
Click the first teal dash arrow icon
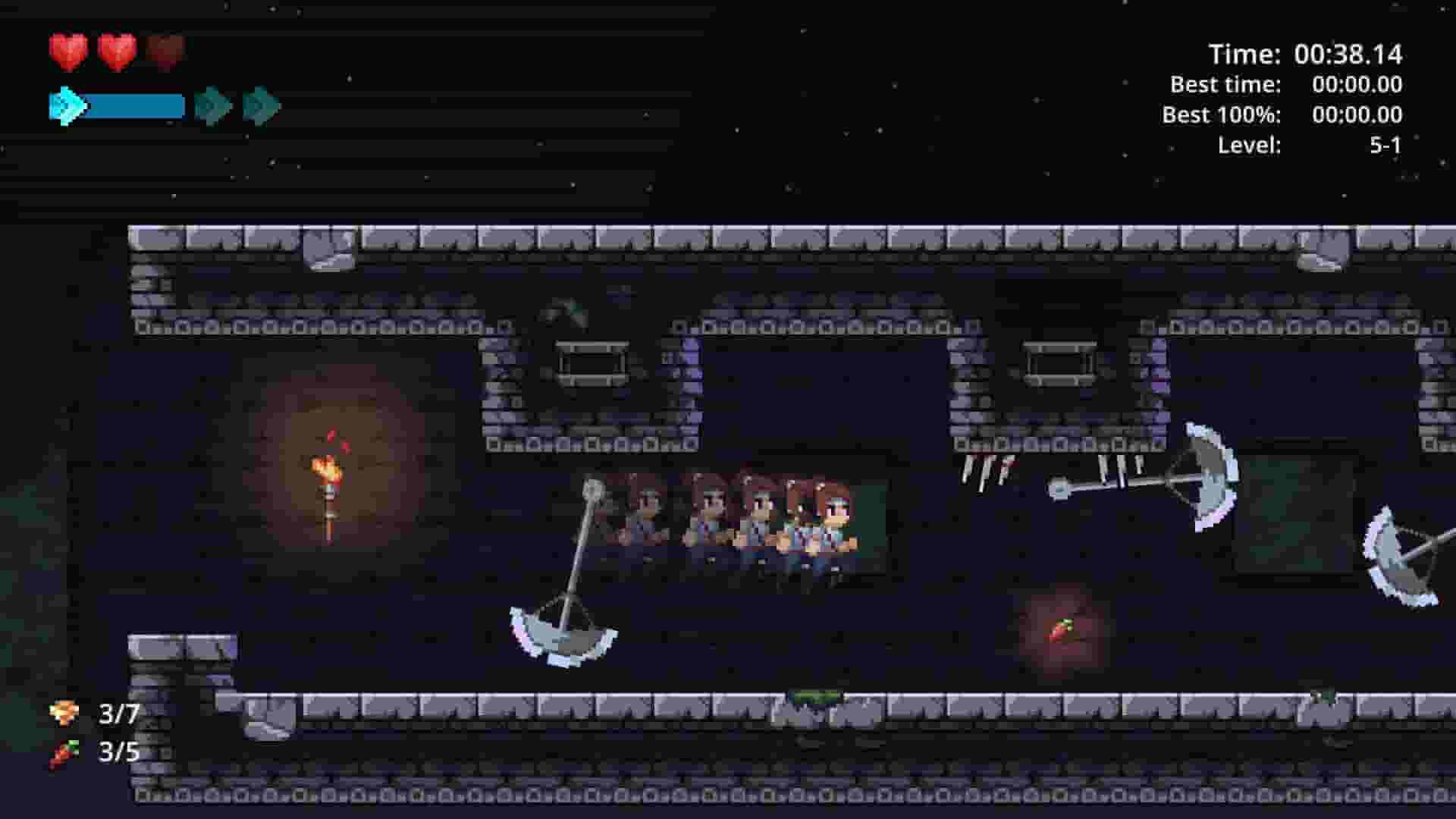tap(65, 105)
